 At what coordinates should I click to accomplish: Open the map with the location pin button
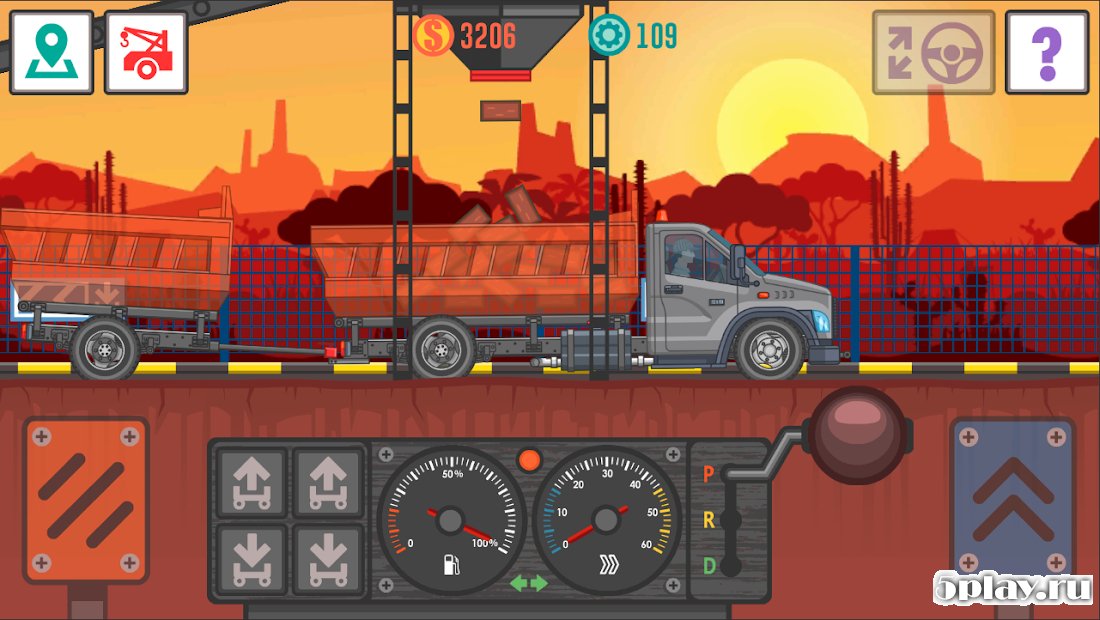pyautogui.click(x=51, y=53)
